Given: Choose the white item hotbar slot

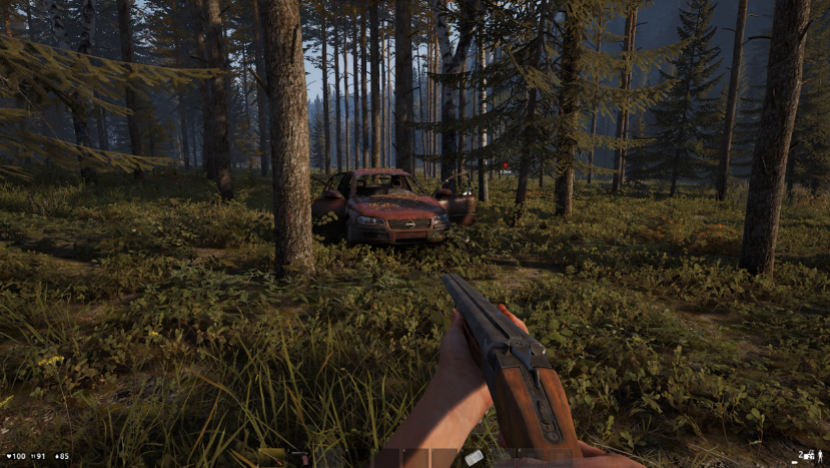Looking at the screenshot, I should (474, 457).
